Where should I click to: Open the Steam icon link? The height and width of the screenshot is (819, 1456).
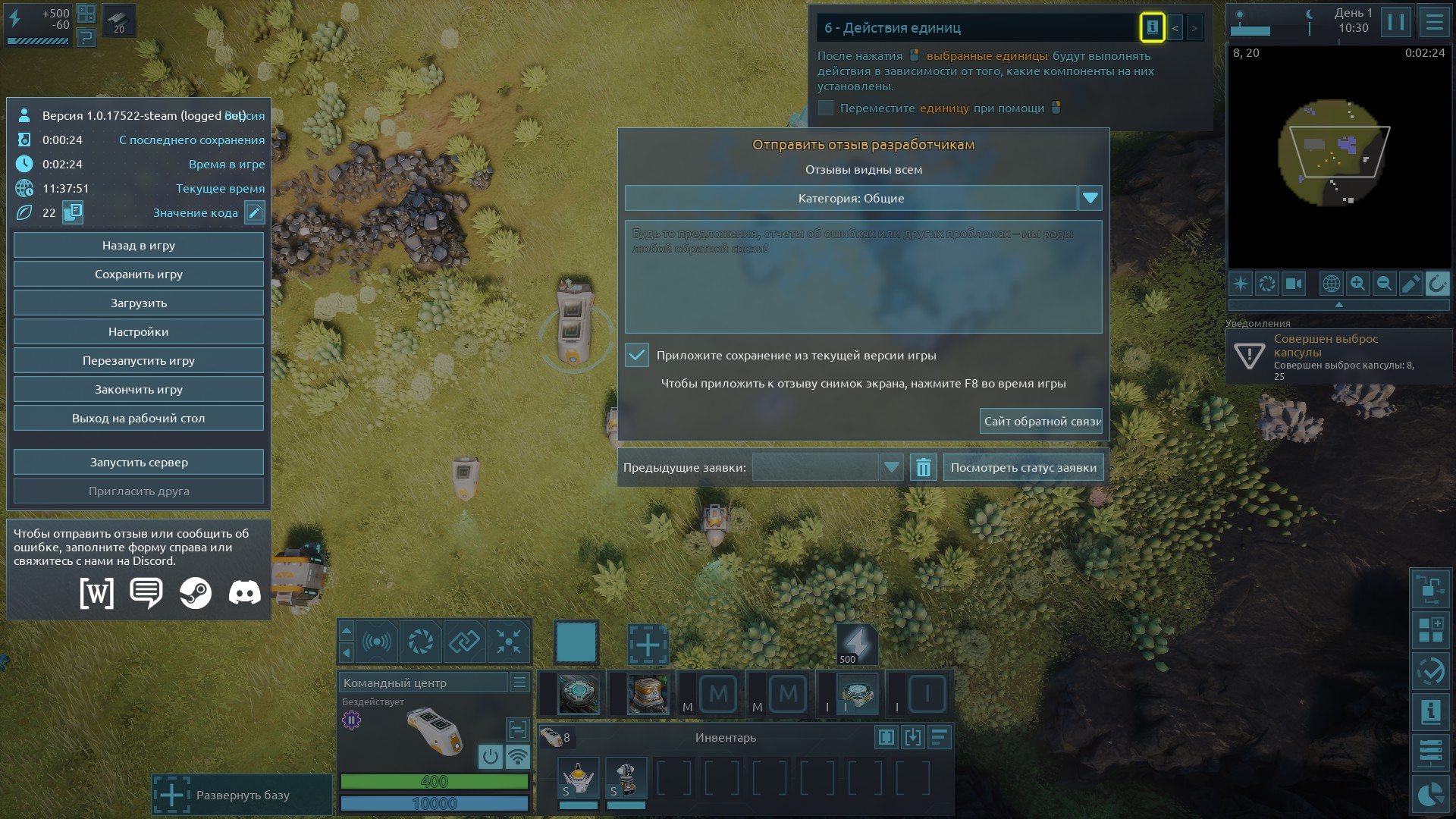pos(196,593)
